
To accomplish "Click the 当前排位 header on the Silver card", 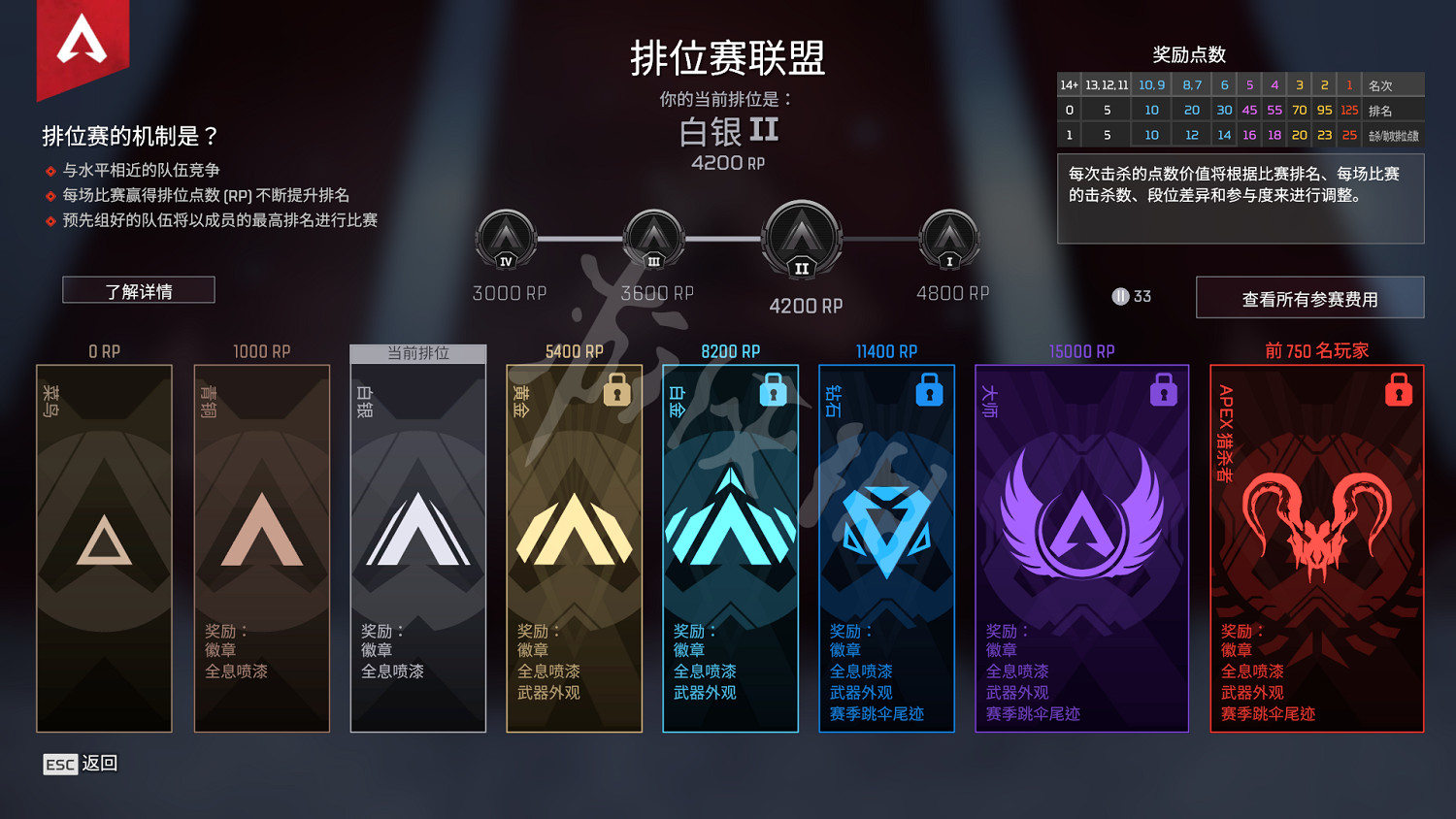I will 417,354.
